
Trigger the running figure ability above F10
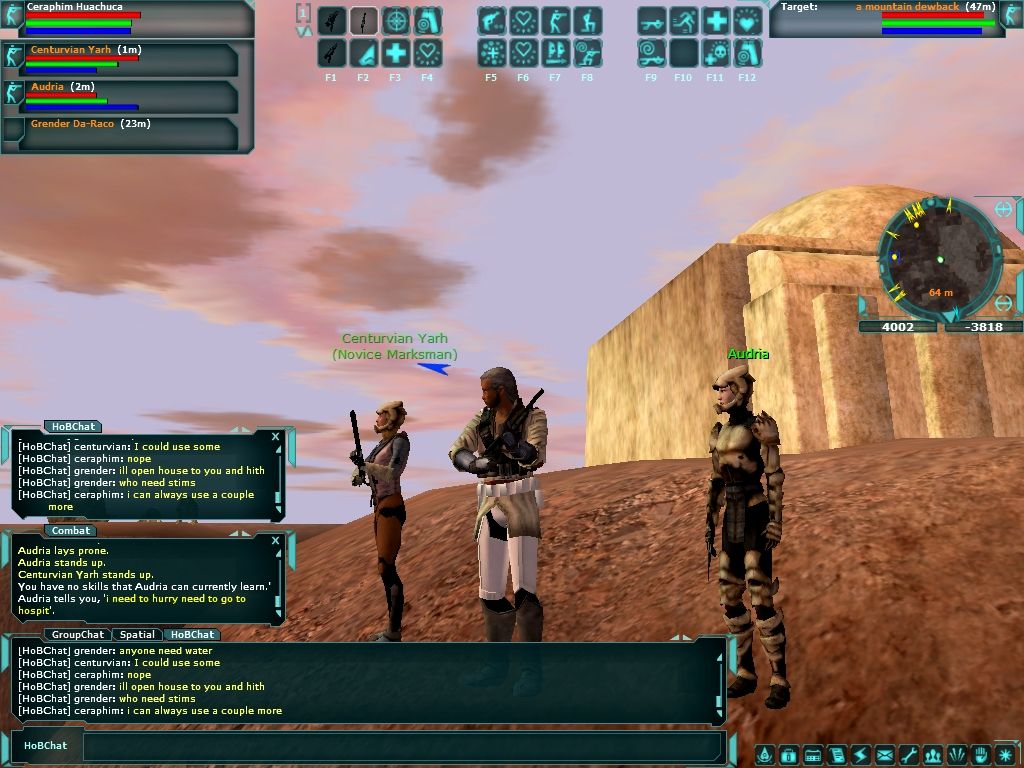pos(683,21)
